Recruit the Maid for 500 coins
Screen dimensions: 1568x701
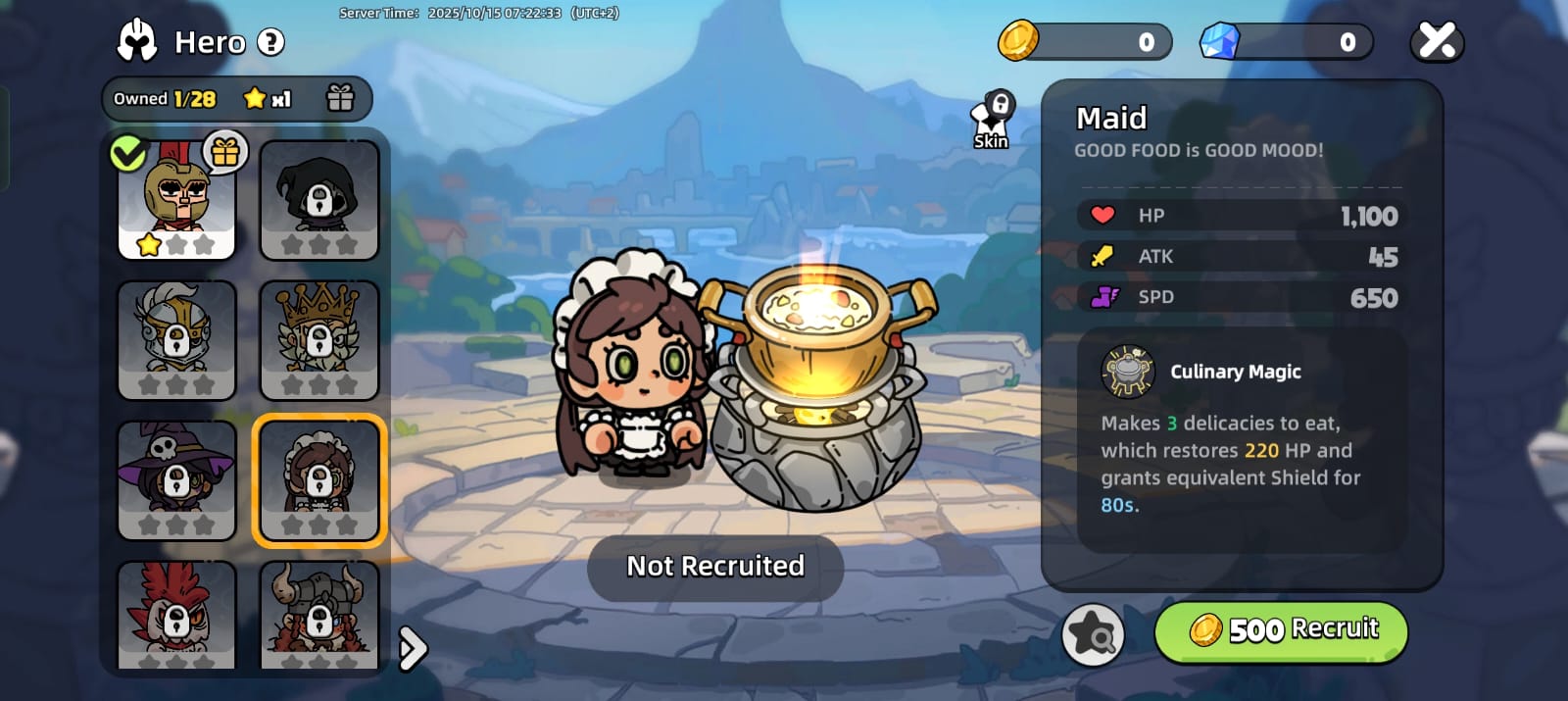point(1281,630)
